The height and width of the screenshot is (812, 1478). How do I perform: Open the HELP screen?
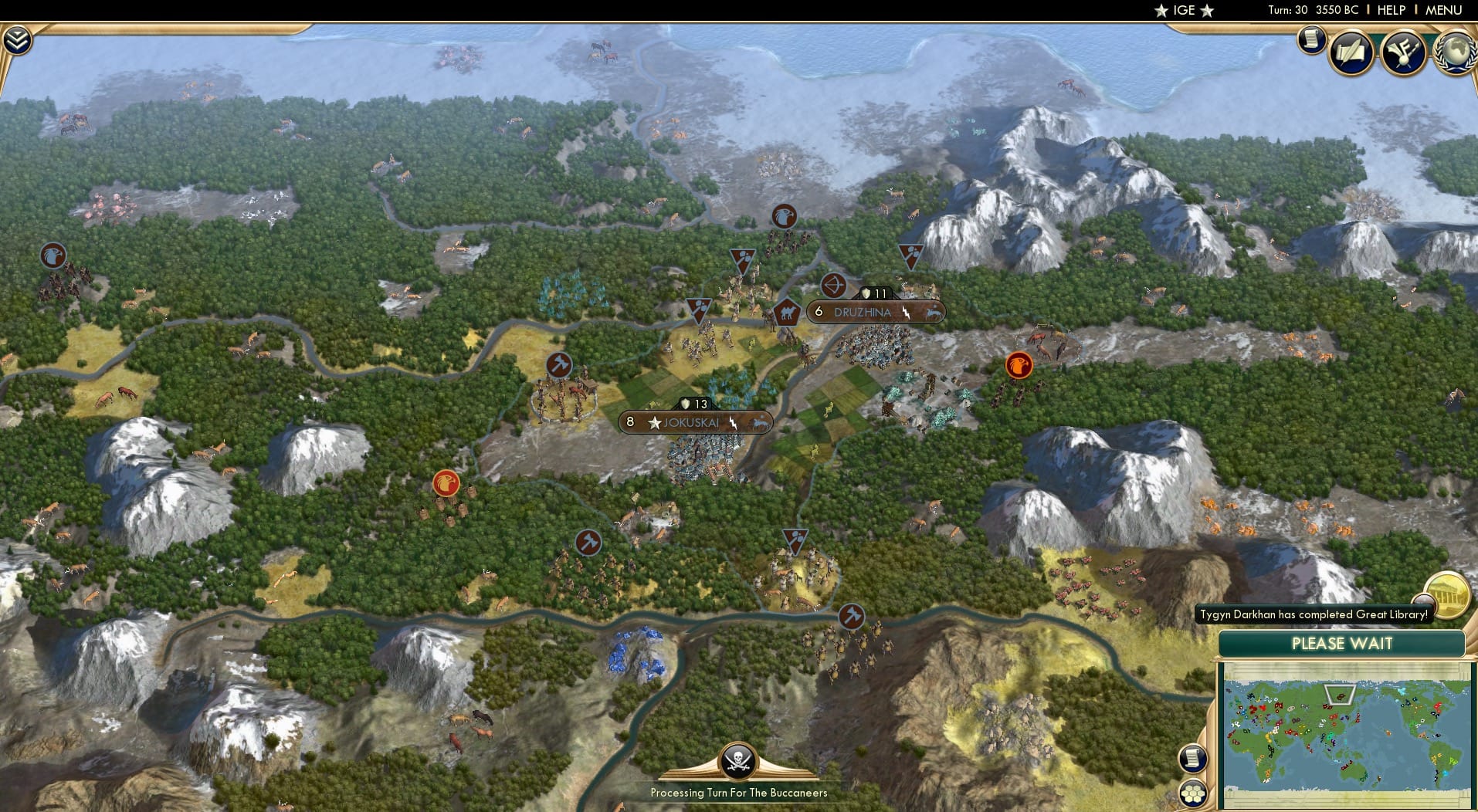point(1392,11)
